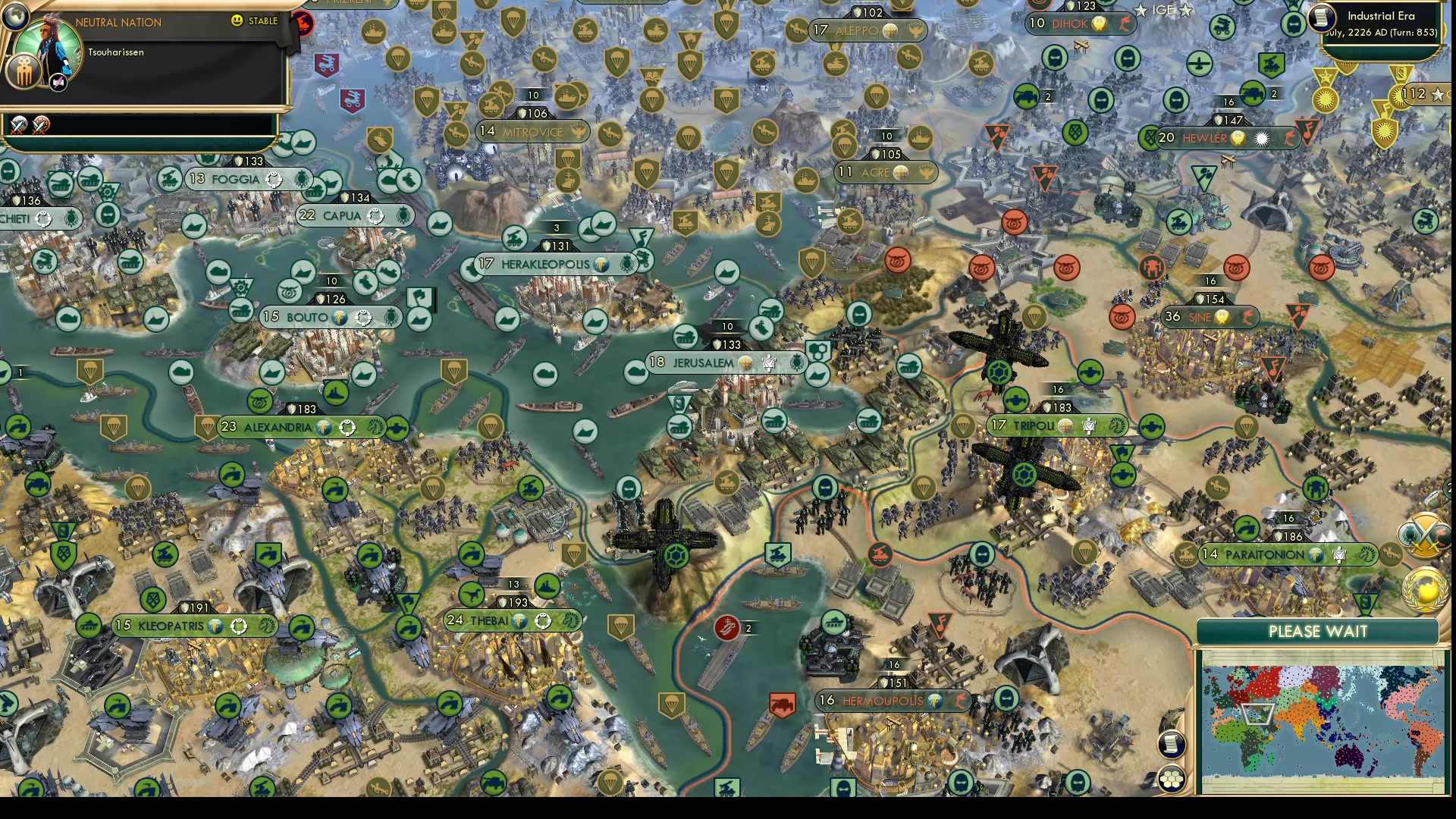Click the horseman icon on Paraitonion's banner
This screenshot has width=1456, height=819.
1367,556
